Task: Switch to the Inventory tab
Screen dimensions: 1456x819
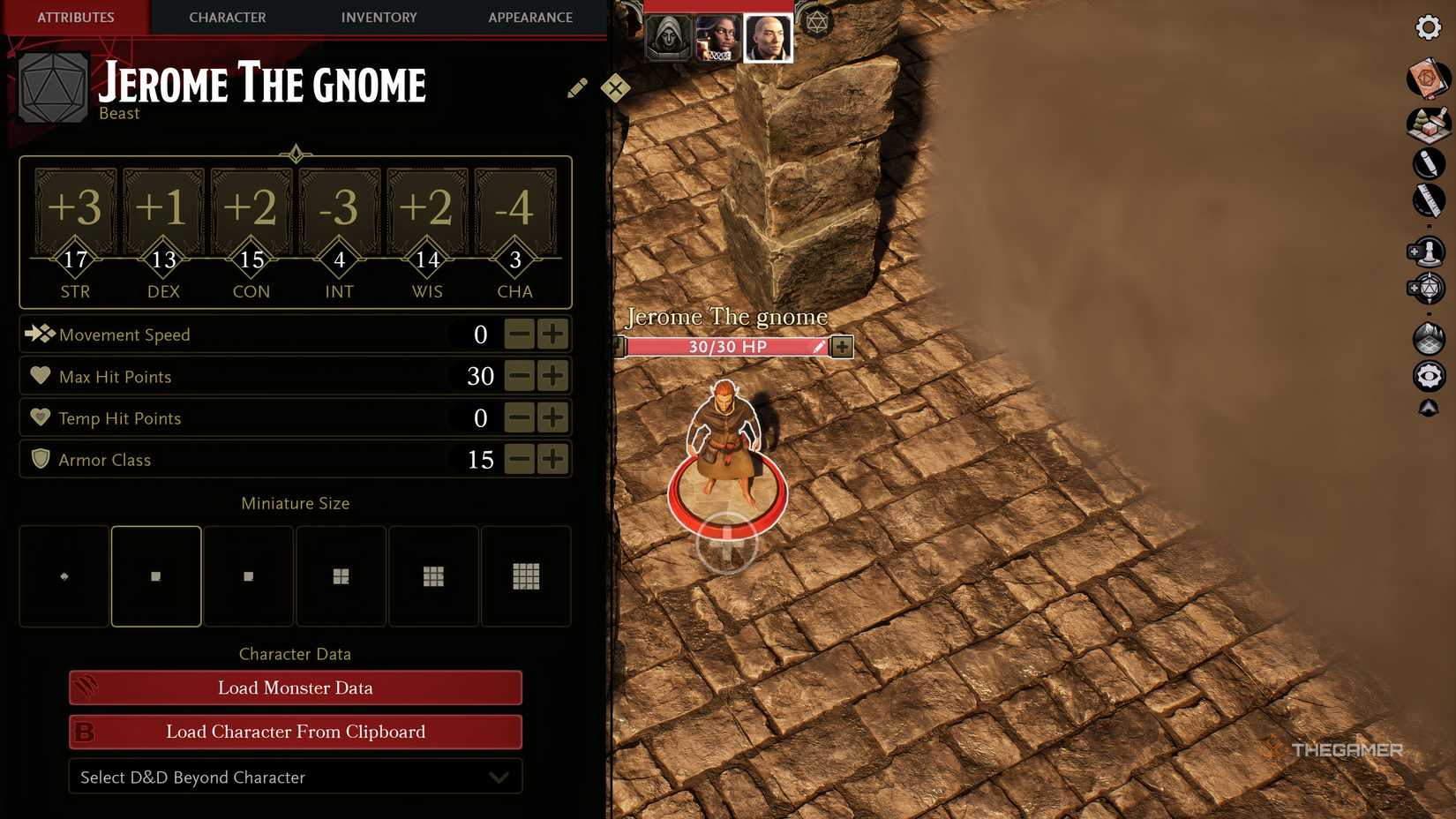Action: click(x=379, y=17)
